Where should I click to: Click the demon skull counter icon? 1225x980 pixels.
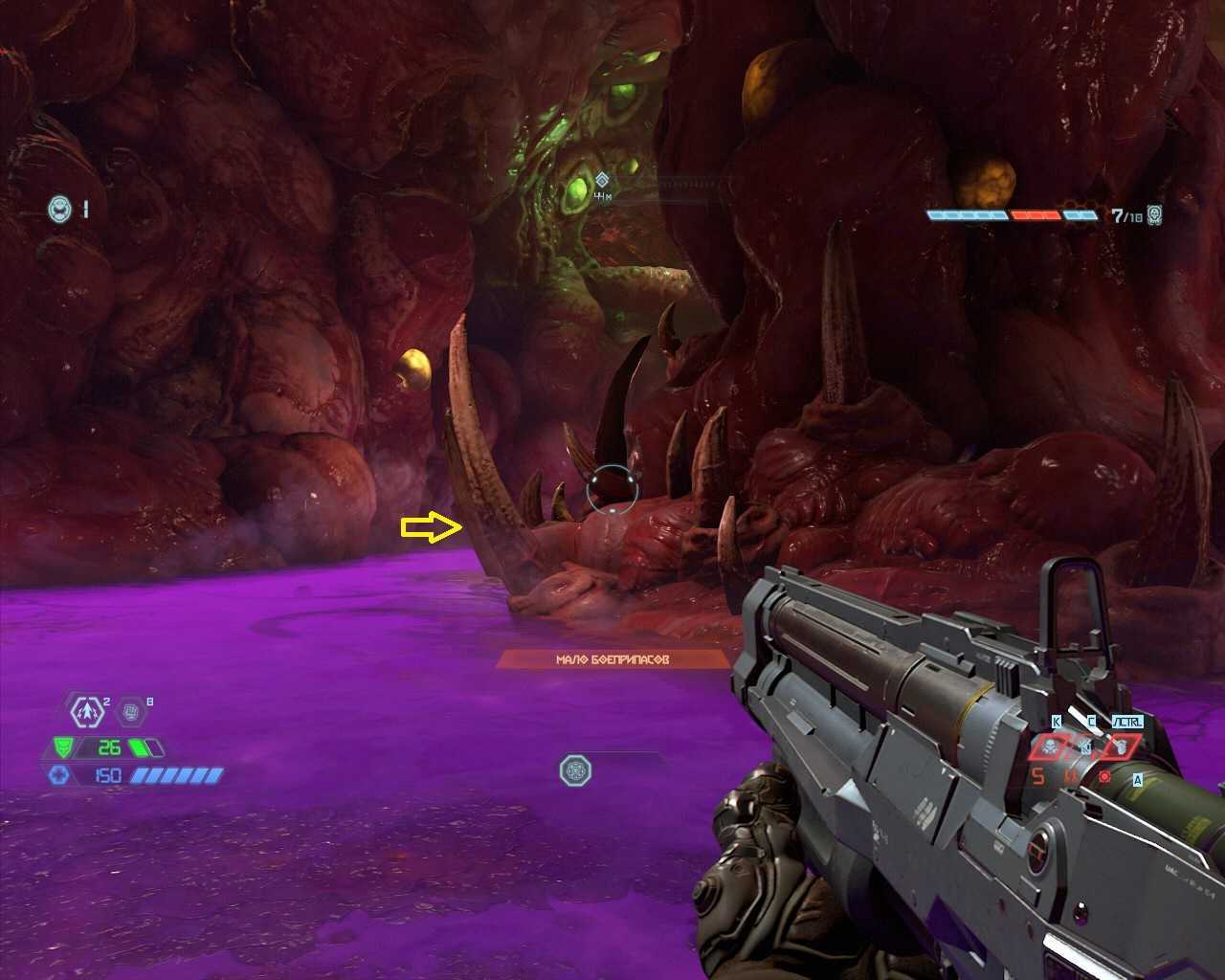(x=1155, y=215)
